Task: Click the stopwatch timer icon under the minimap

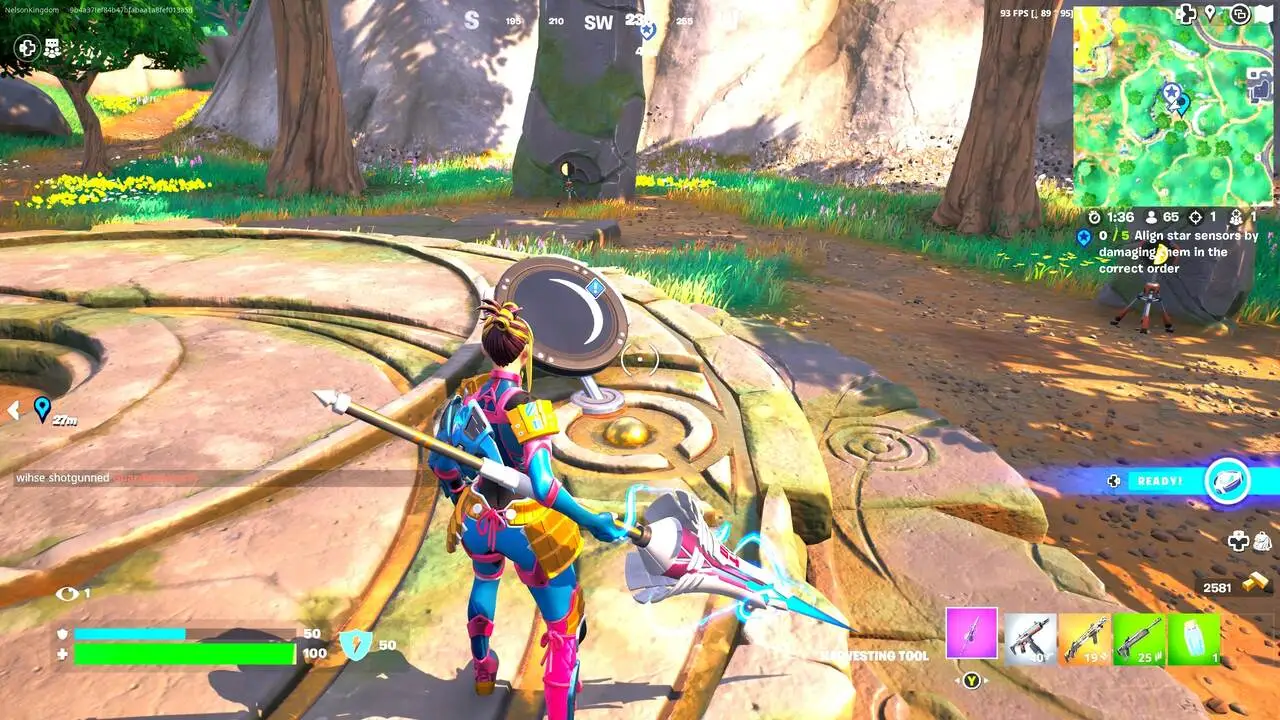Action: point(1094,218)
